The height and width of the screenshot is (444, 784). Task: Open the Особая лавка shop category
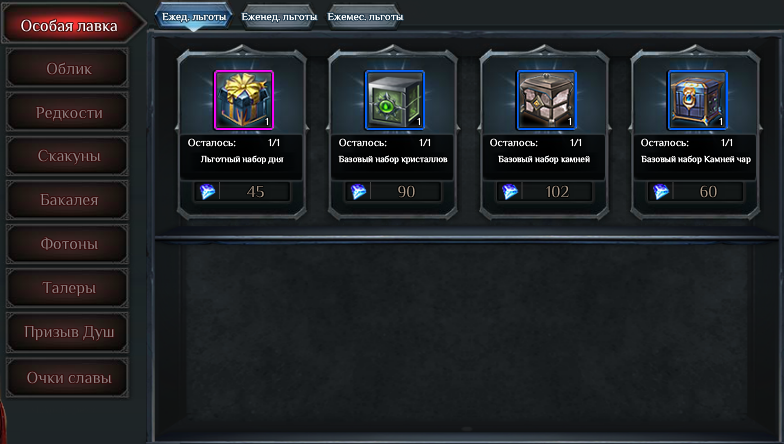click(69, 25)
